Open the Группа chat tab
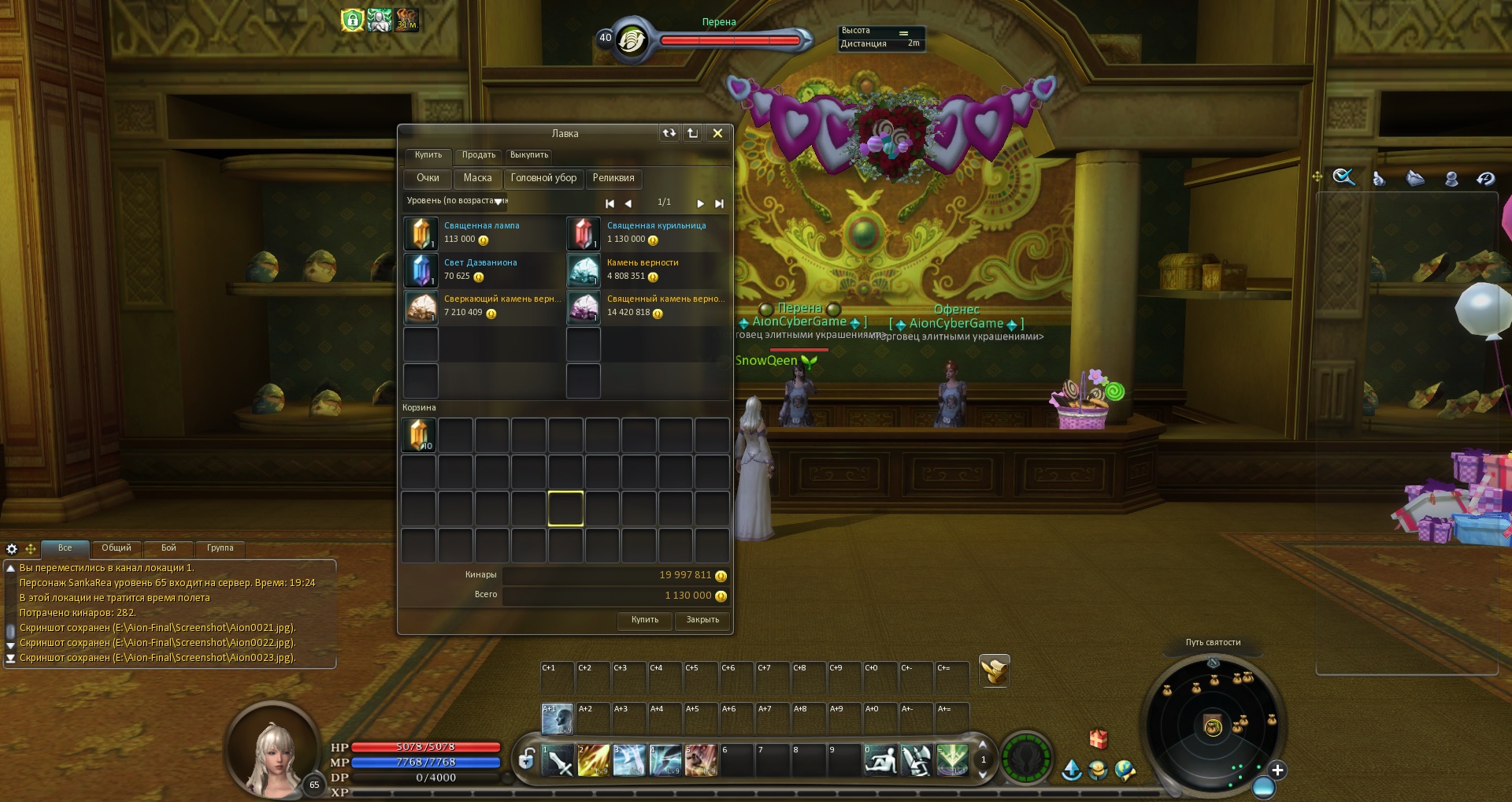The height and width of the screenshot is (802, 1512). tap(220, 548)
